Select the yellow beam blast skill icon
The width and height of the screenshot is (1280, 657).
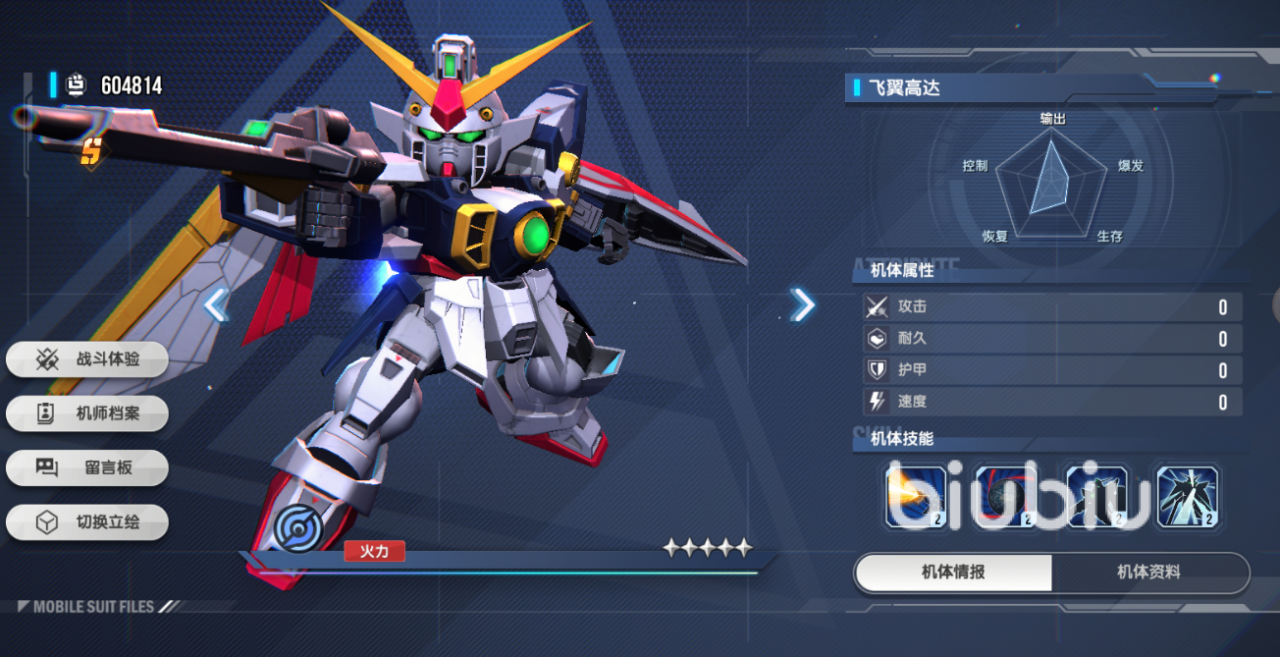pos(916,496)
